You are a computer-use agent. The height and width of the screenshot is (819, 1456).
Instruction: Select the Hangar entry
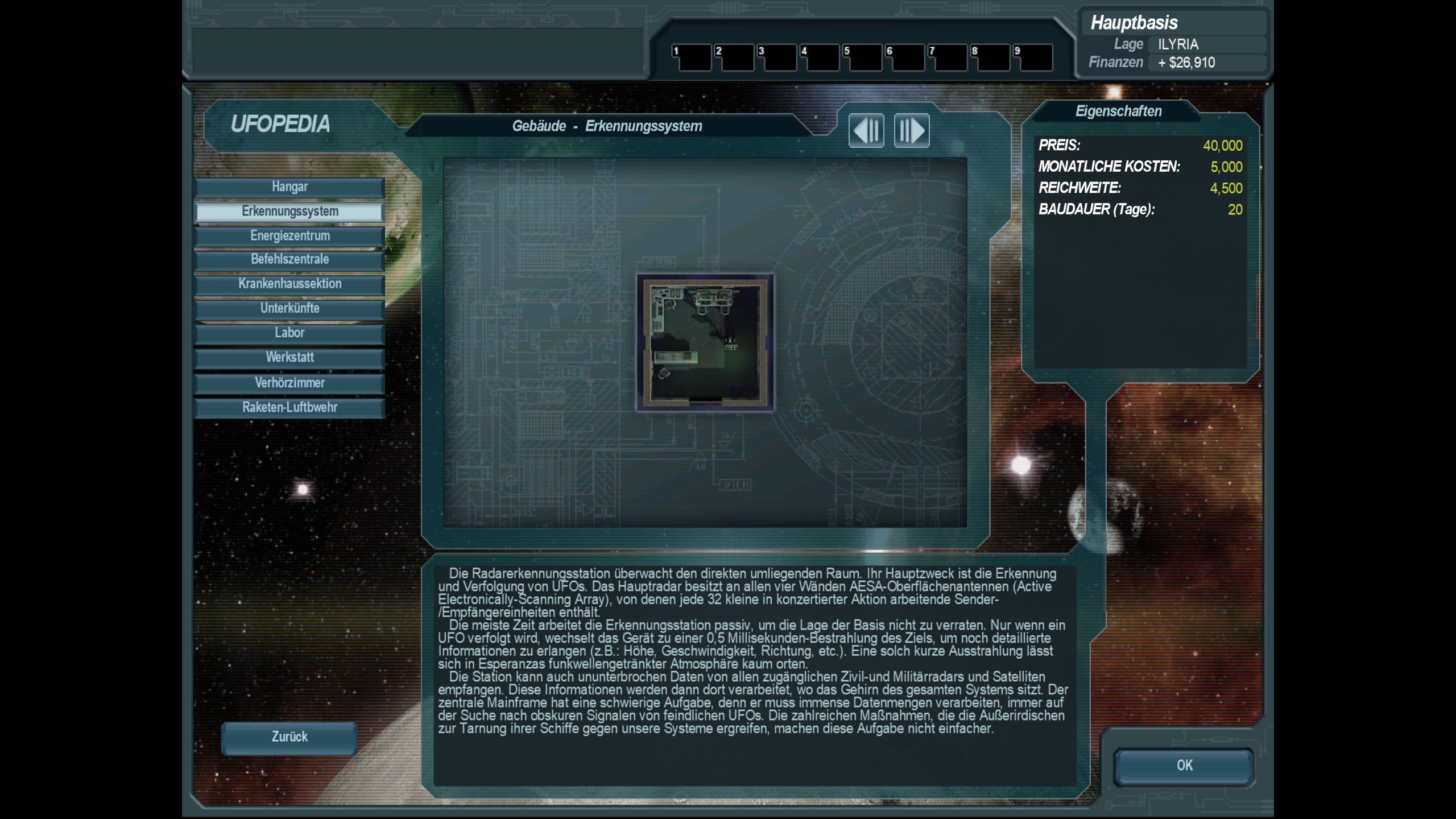289,187
